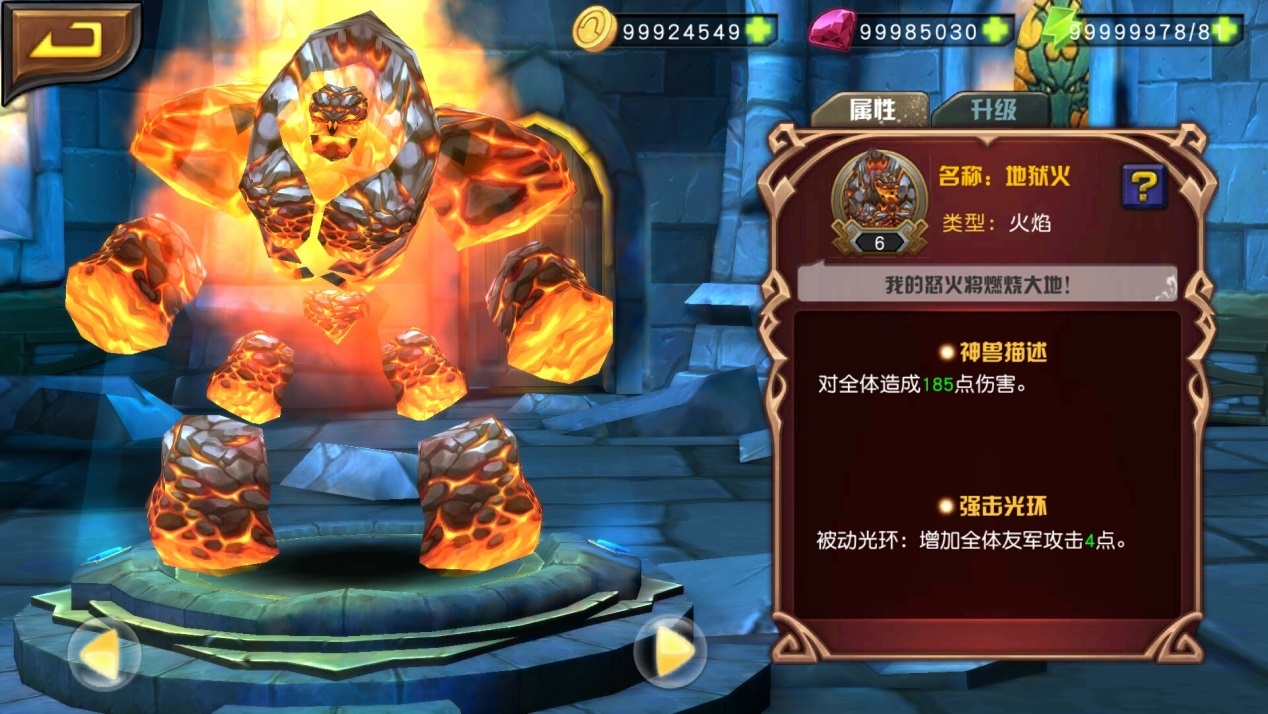The image size is (1268, 714).
Task: Show the next beast with the right arrow
Action: 671,651
